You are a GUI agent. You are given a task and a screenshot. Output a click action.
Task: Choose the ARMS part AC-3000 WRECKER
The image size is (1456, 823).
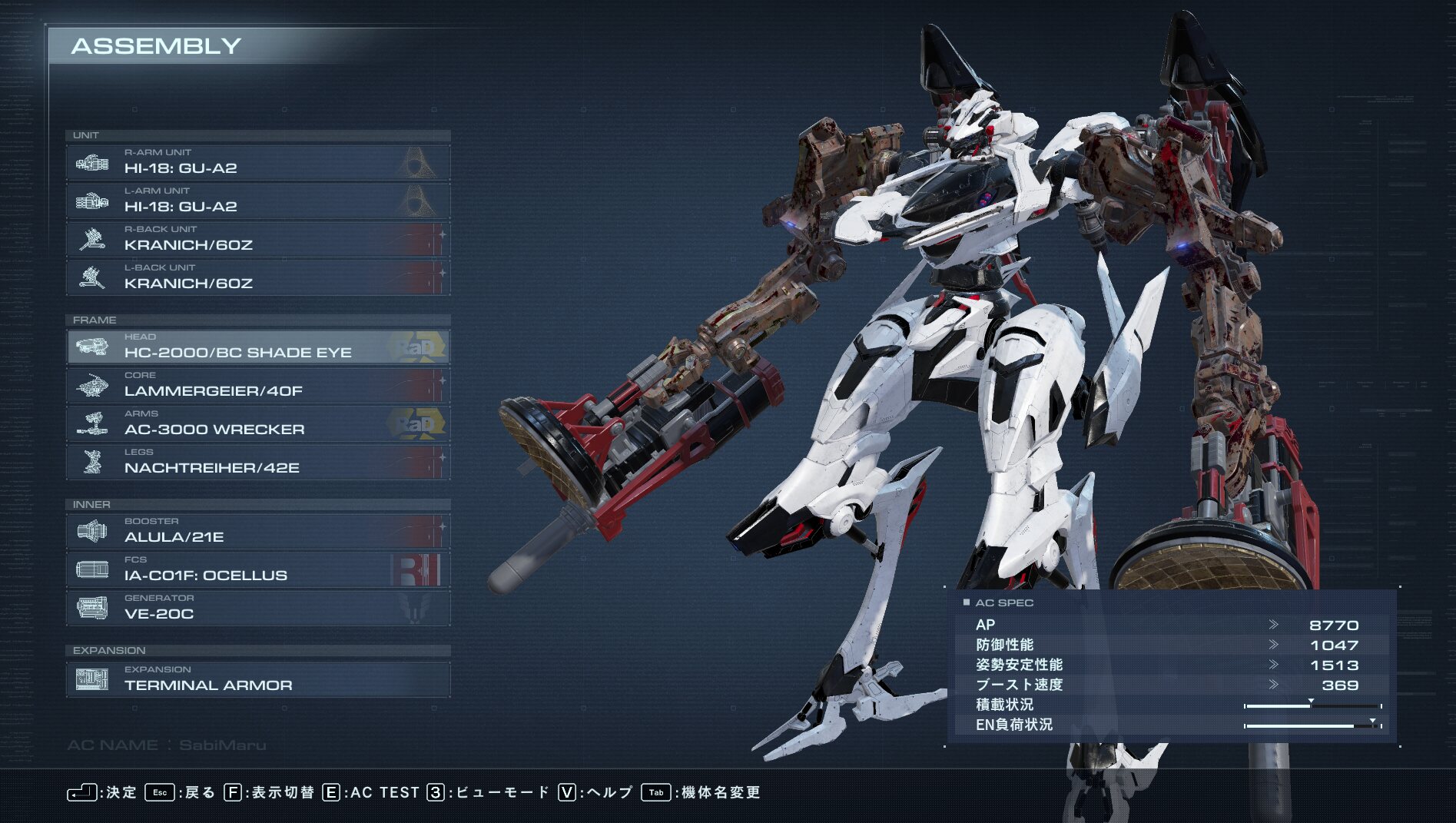click(x=257, y=423)
